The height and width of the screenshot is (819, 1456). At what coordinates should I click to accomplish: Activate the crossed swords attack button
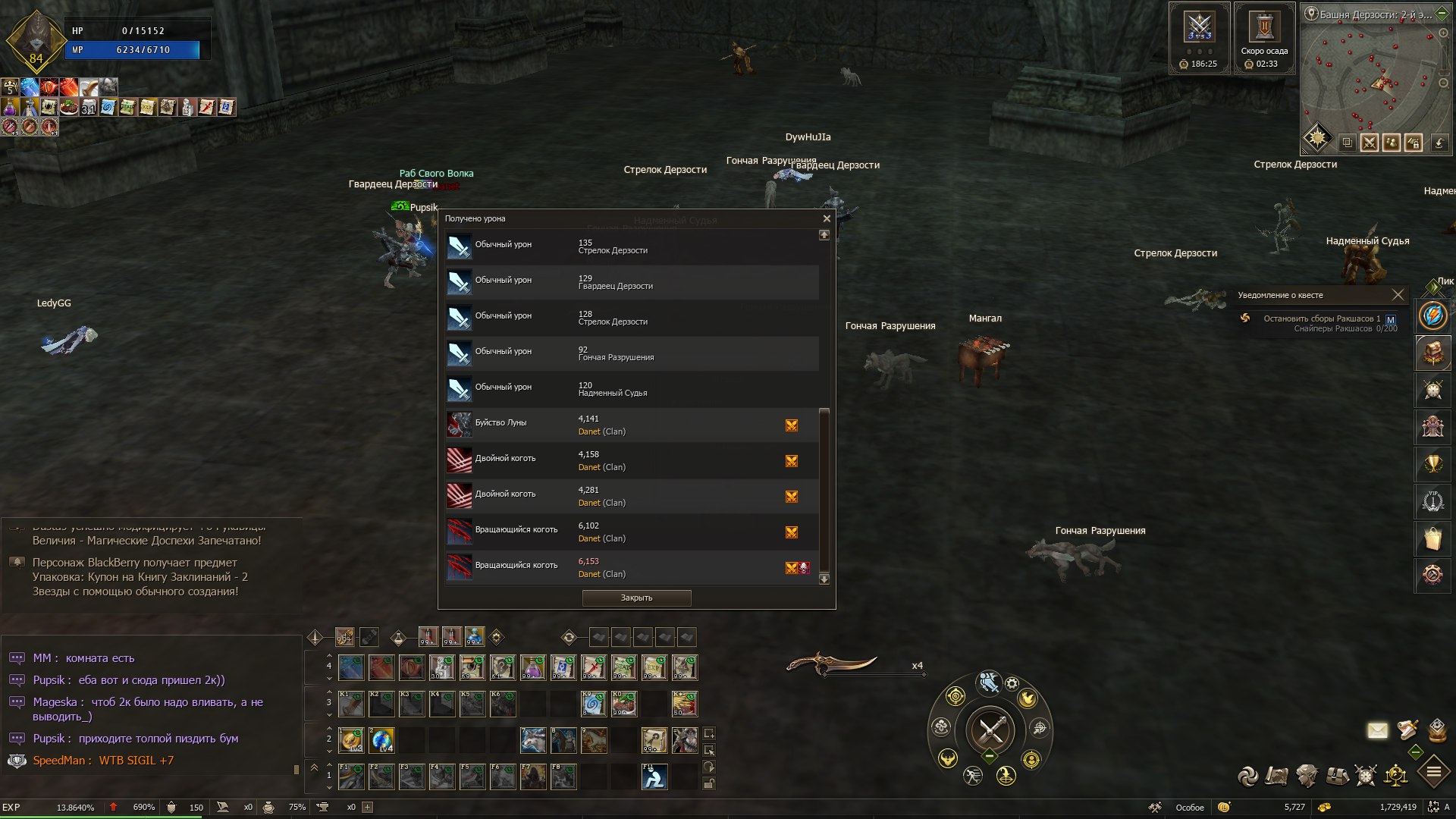click(x=990, y=730)
